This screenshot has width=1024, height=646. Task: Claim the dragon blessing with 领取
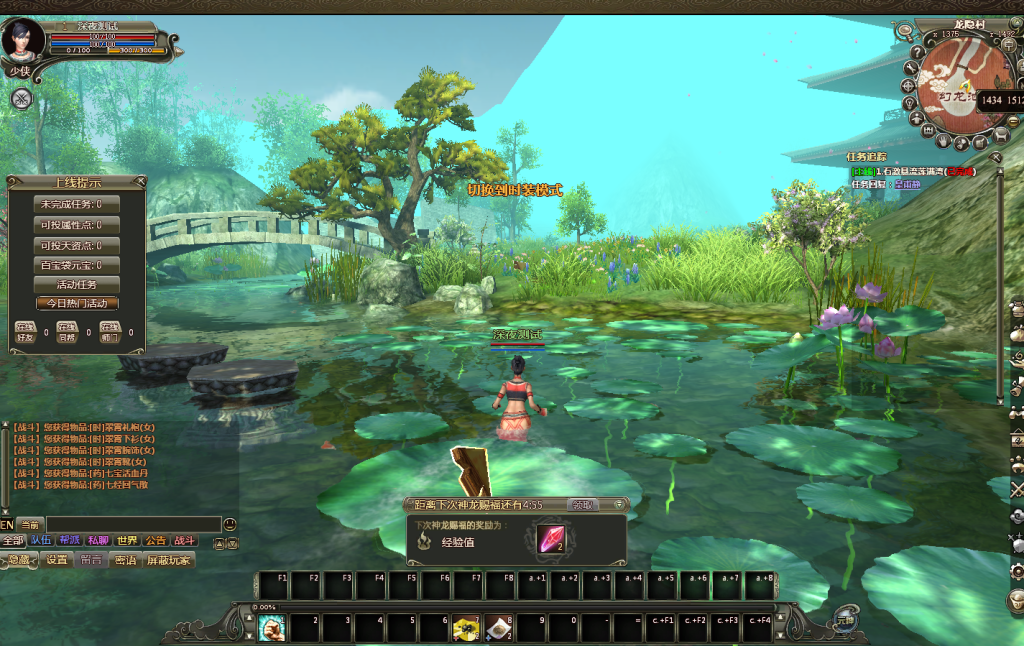pos(581,505)
